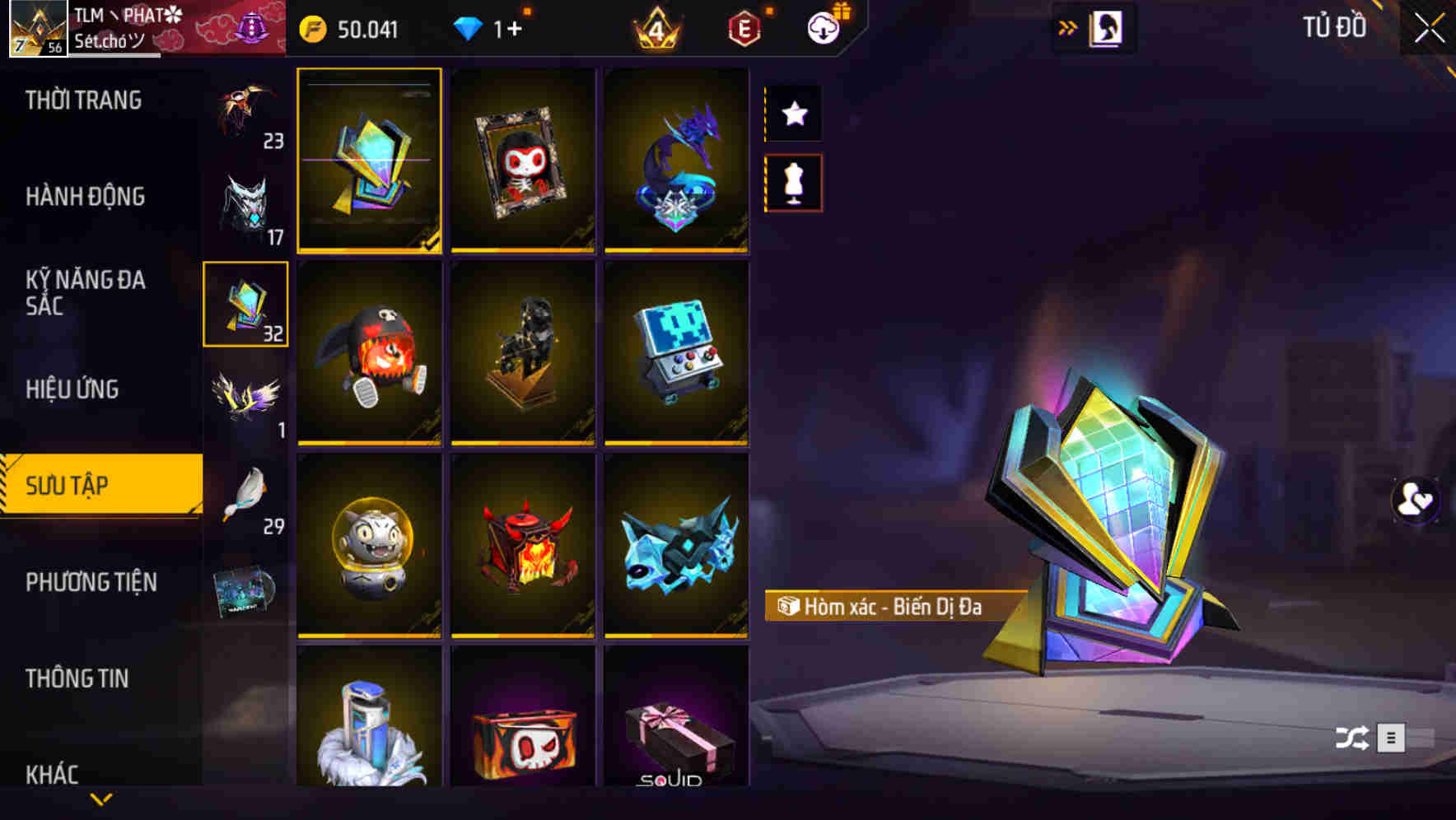Toggle the star favorites filter

pyautogui.click(x=793, y=114)
